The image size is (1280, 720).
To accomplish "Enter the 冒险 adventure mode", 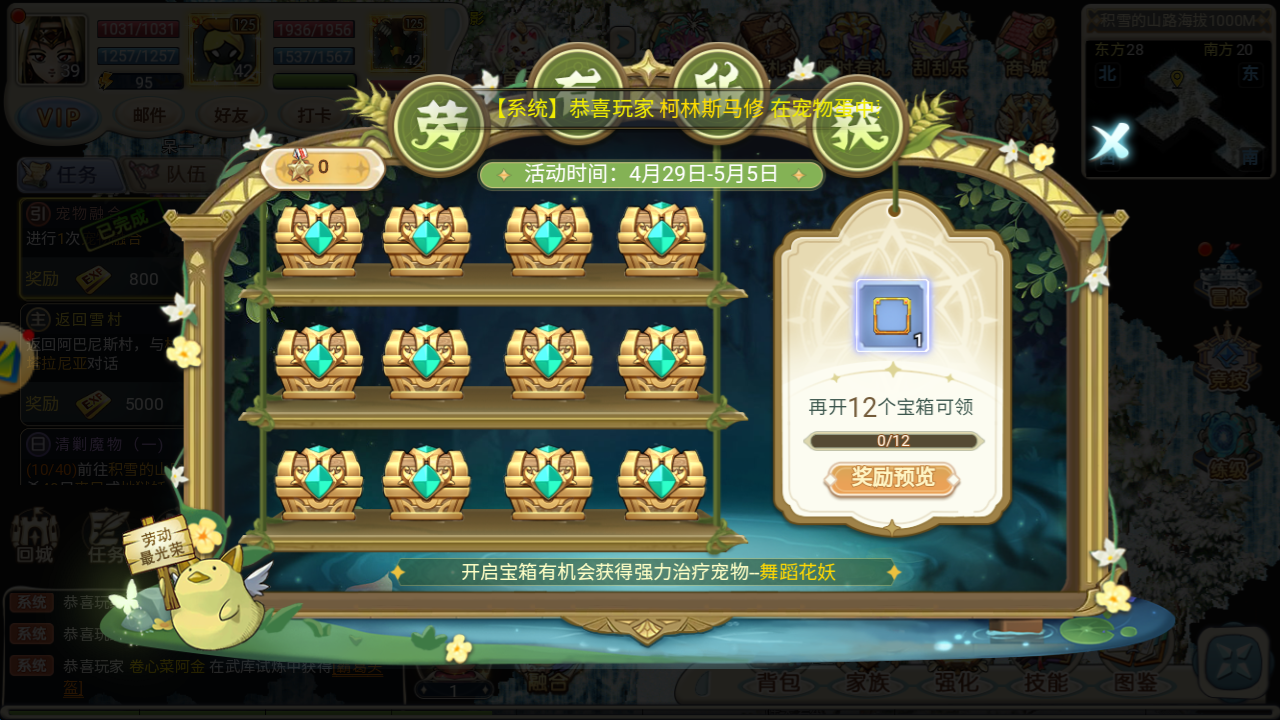I will click(x=1227, y=290).
